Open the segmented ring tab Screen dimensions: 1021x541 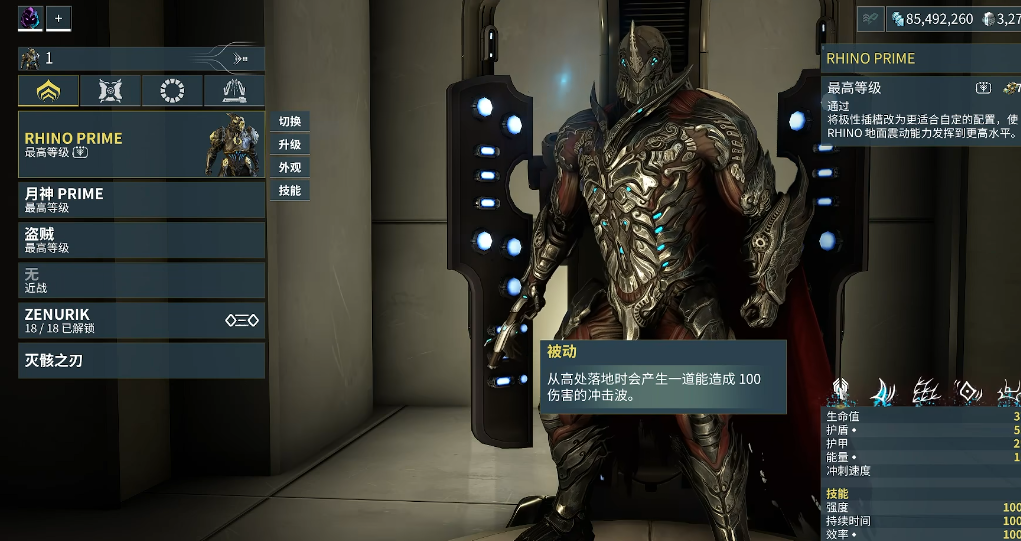pyautogui.click(x=172, y=91)
